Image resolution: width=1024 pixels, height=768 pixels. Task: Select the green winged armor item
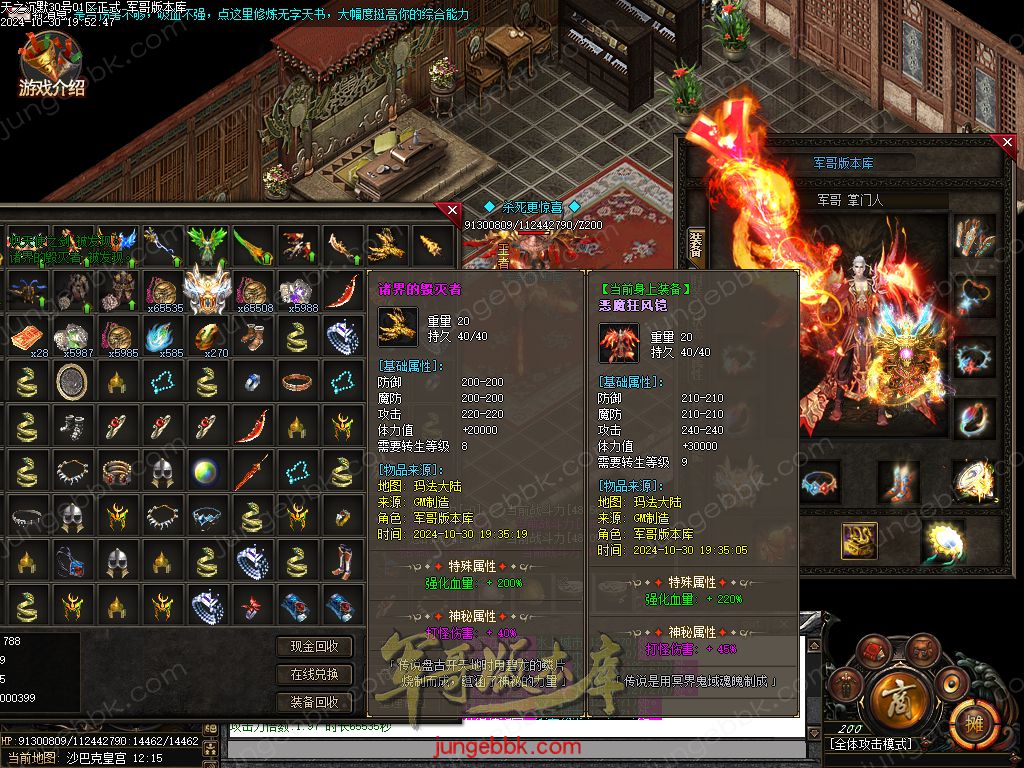click(x=207, y=242)
